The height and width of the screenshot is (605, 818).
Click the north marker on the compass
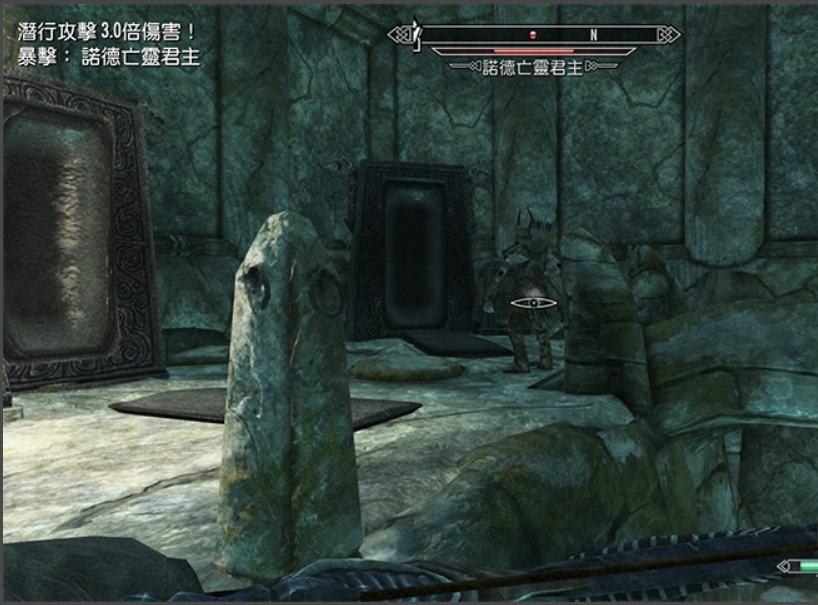tap(593, 34)
